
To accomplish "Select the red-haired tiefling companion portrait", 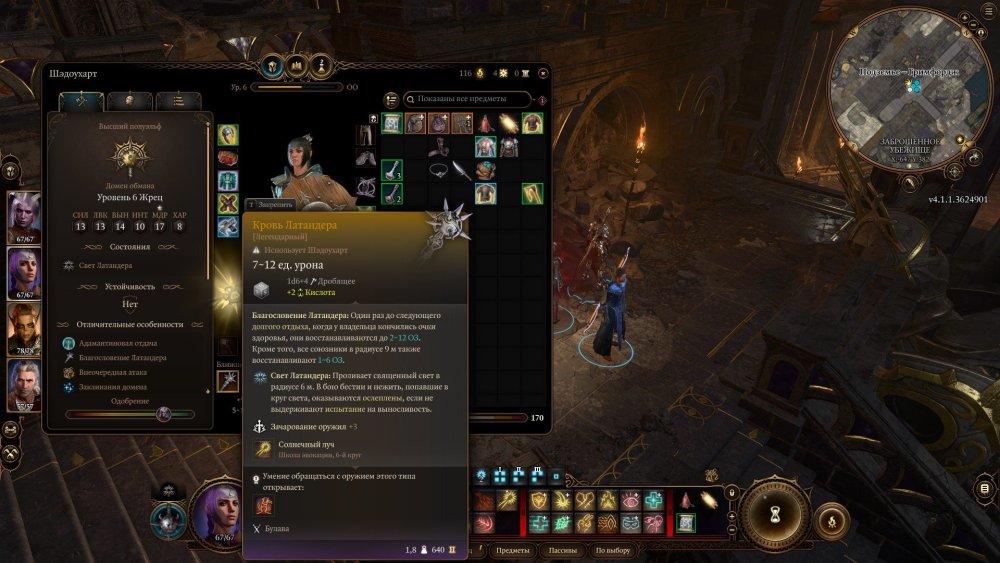I will (24, 328).
